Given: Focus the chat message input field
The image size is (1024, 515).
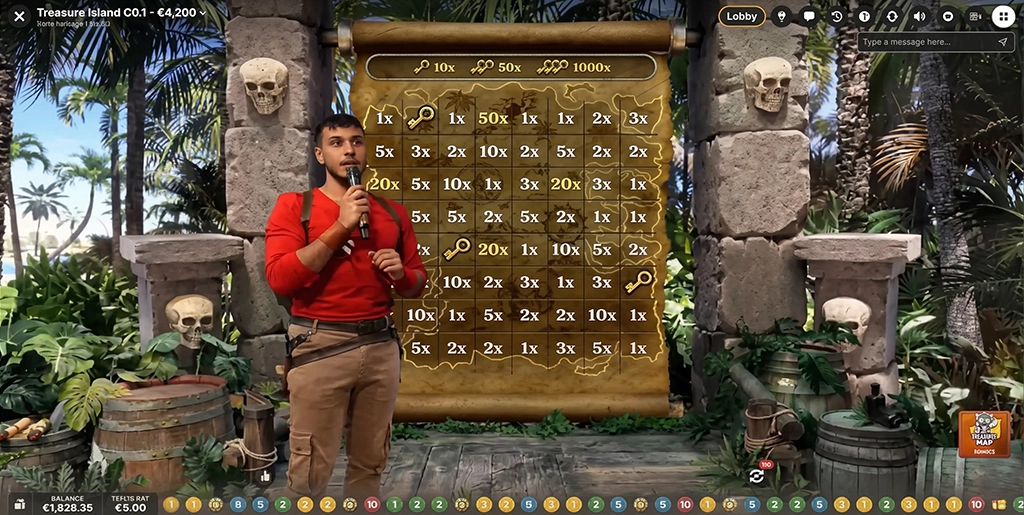Looking at the screenshot, I should coord(925,42).
